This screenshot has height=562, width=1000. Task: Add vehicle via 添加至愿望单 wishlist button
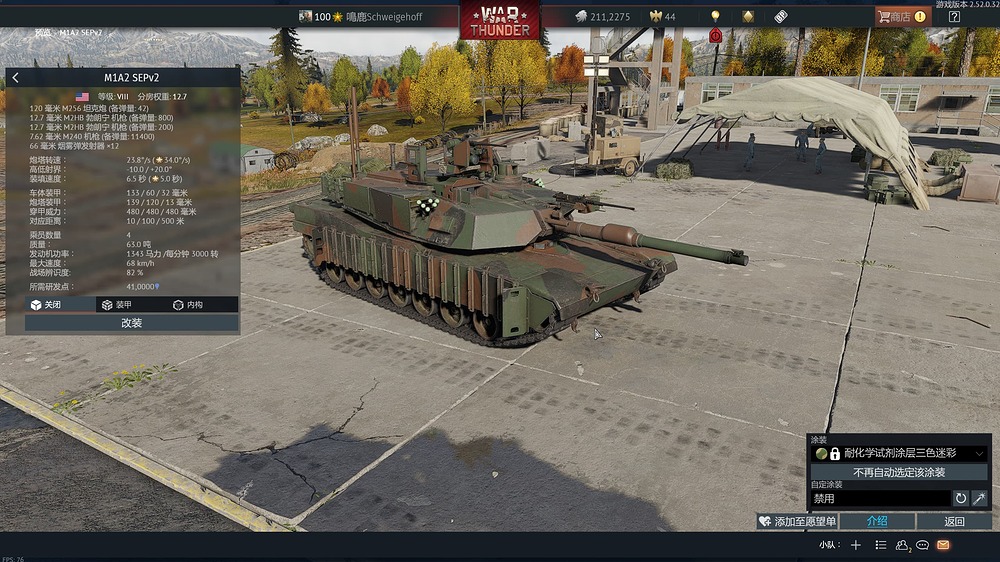point(797,521)
